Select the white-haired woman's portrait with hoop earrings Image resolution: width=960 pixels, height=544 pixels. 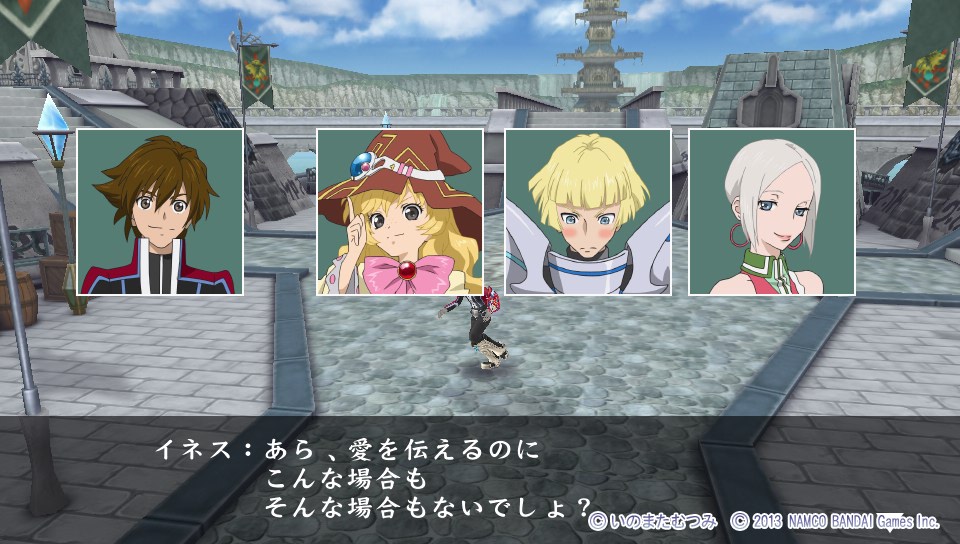[772, 212]
